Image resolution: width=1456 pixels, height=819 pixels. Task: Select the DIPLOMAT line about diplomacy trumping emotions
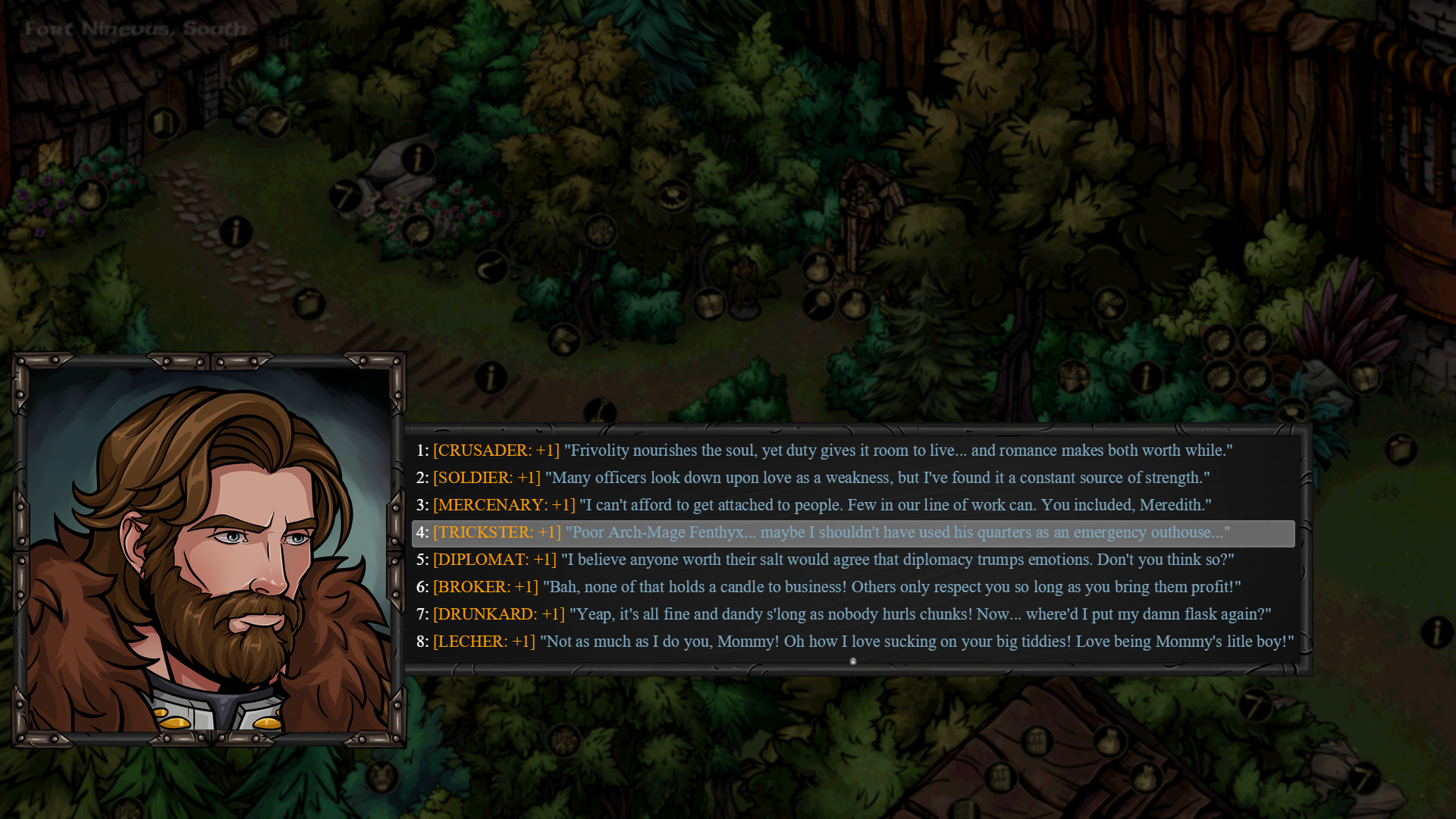click(x=758, y=560)
